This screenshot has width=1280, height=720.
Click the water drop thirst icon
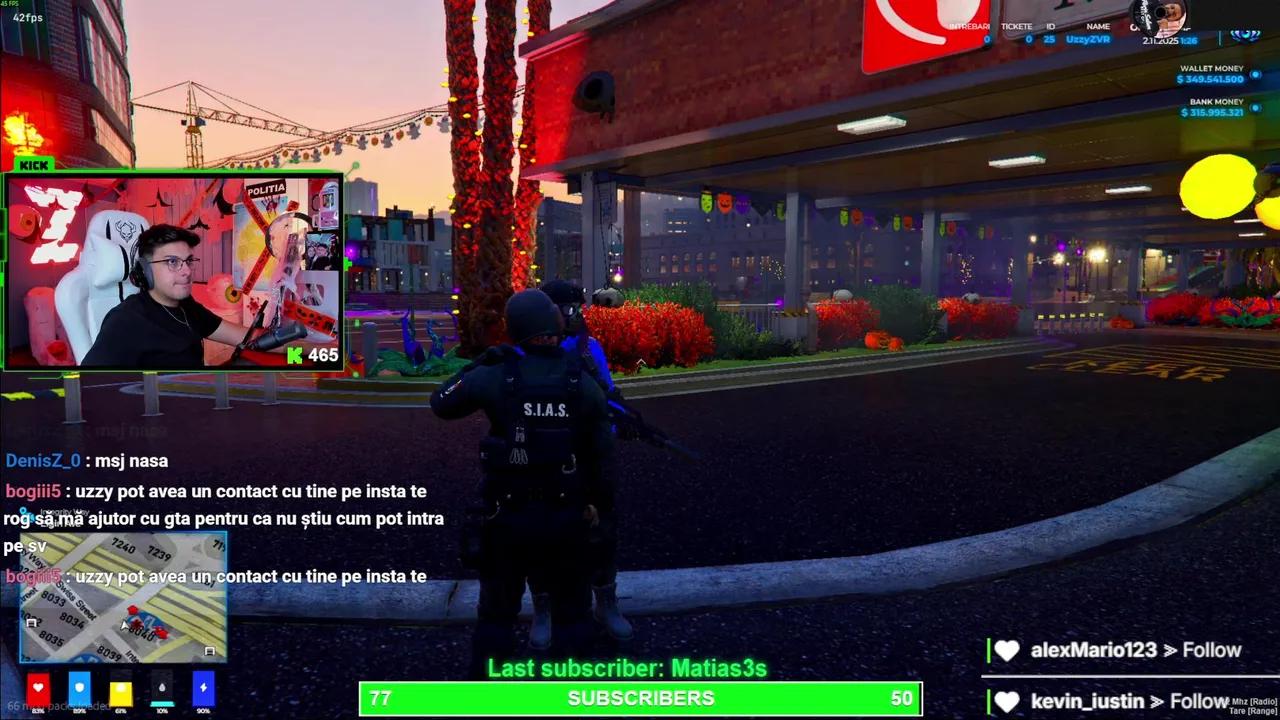pyautogui.click(x=164, y=687)
